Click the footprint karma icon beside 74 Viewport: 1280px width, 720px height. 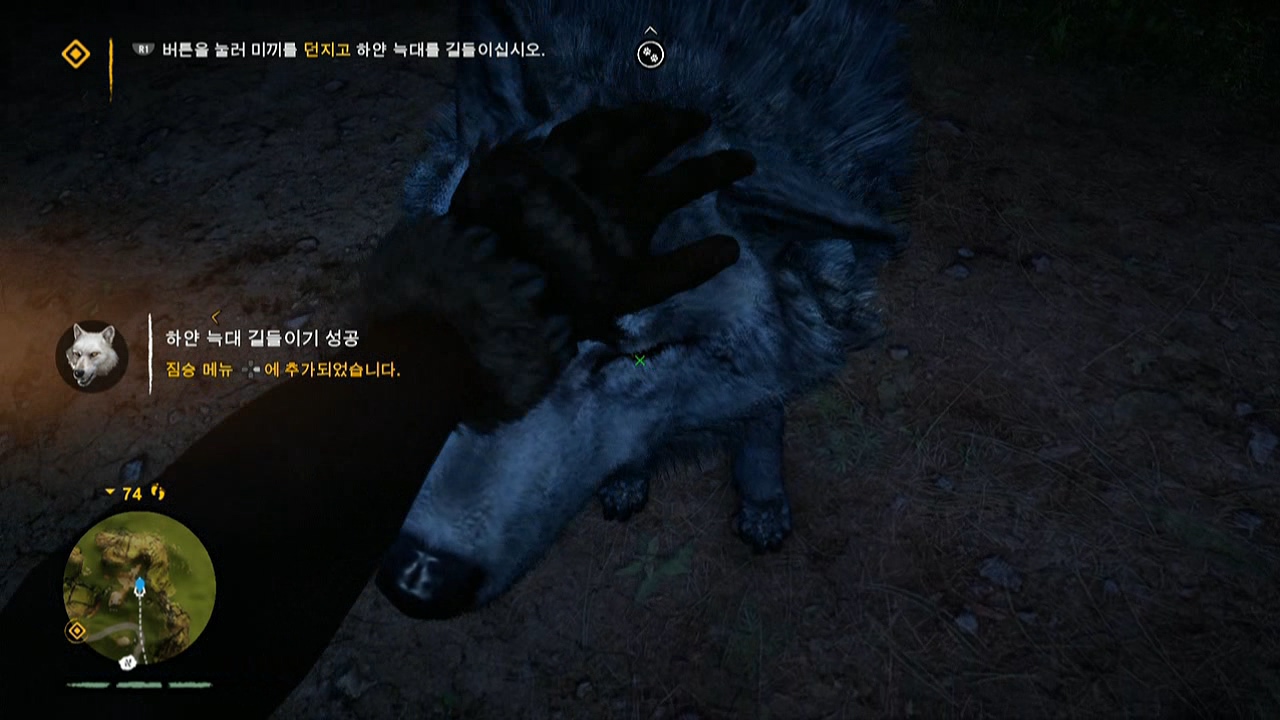coord(157,493)
